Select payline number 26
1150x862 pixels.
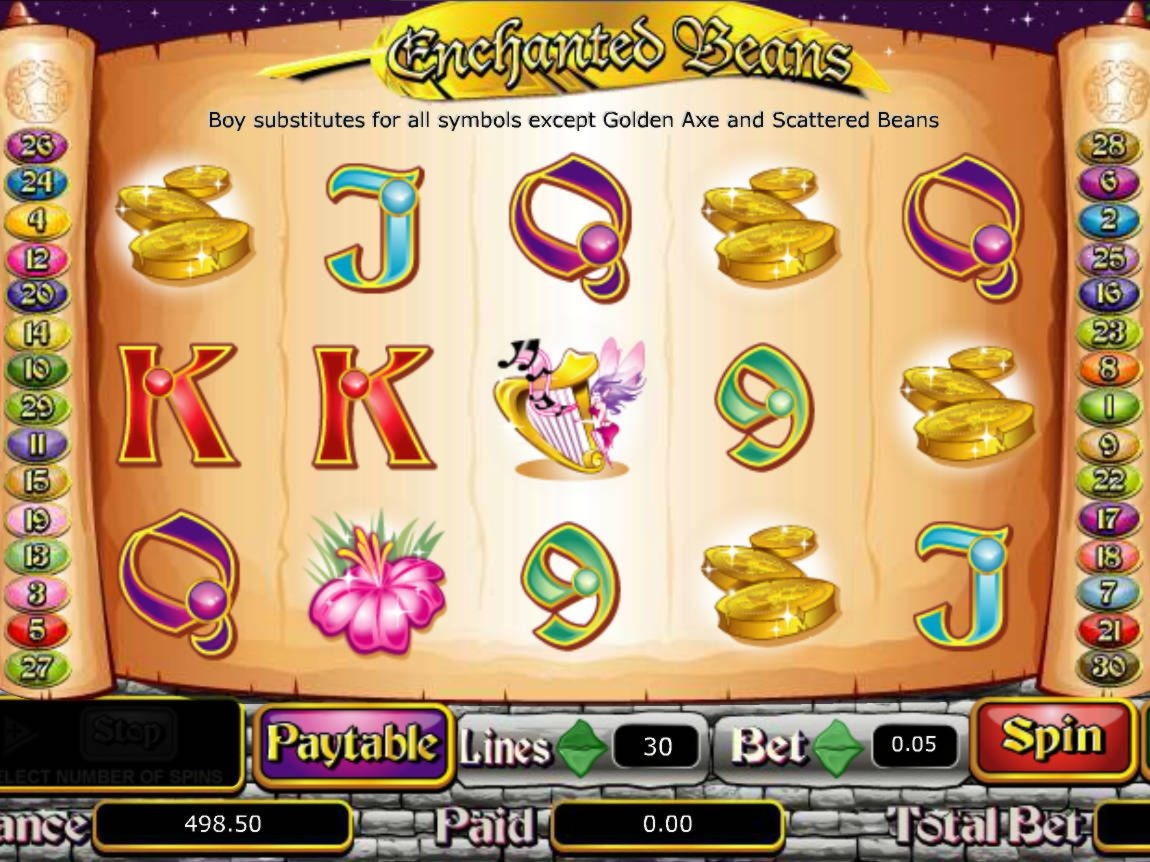pos(36,147)
